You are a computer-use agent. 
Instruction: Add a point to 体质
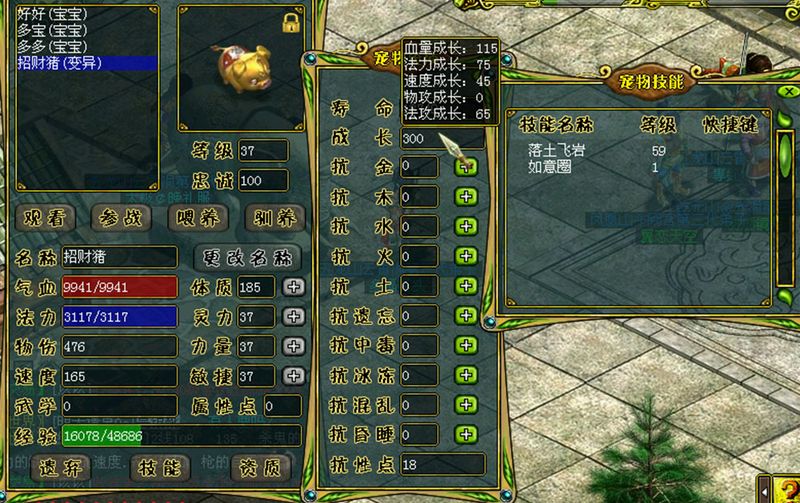pos(292,287)
